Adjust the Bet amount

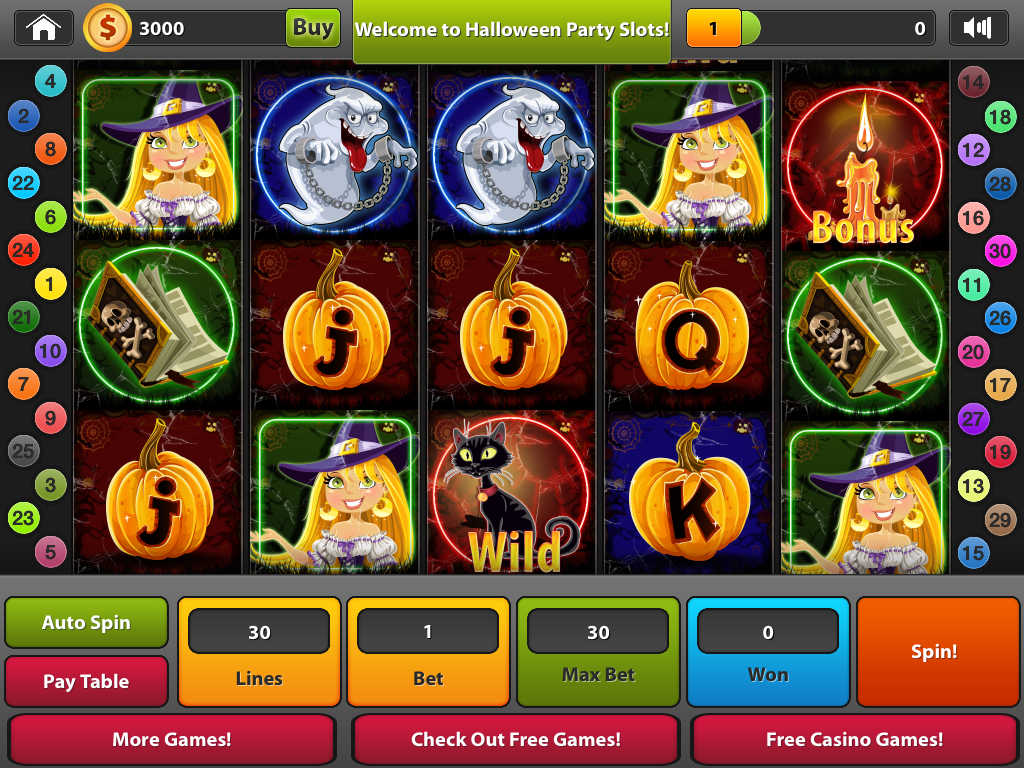(x=428, y=651)
